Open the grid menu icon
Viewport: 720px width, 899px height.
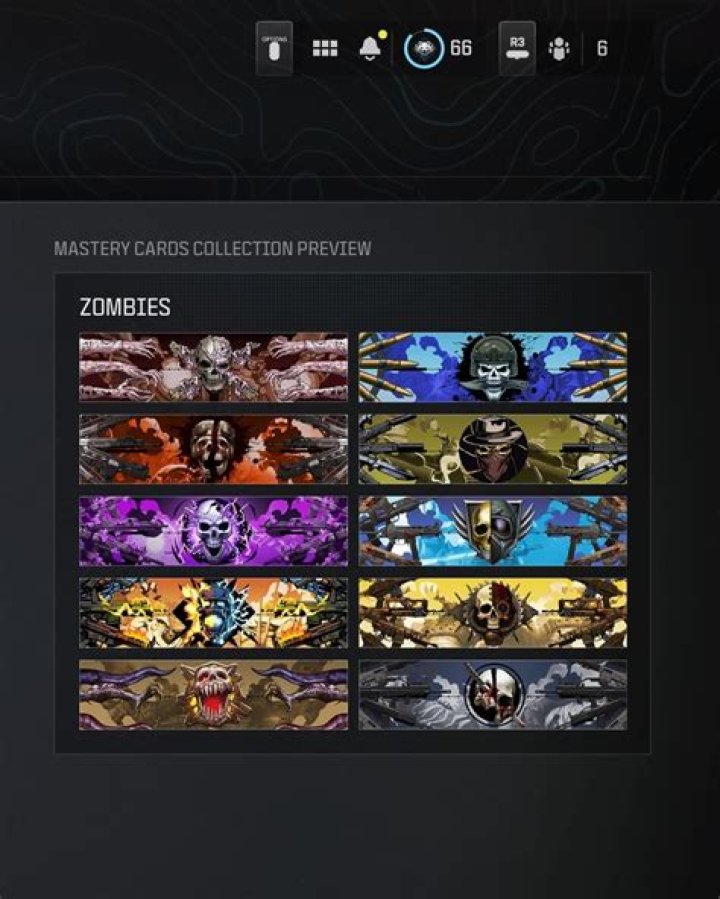[x=325, y=49]
